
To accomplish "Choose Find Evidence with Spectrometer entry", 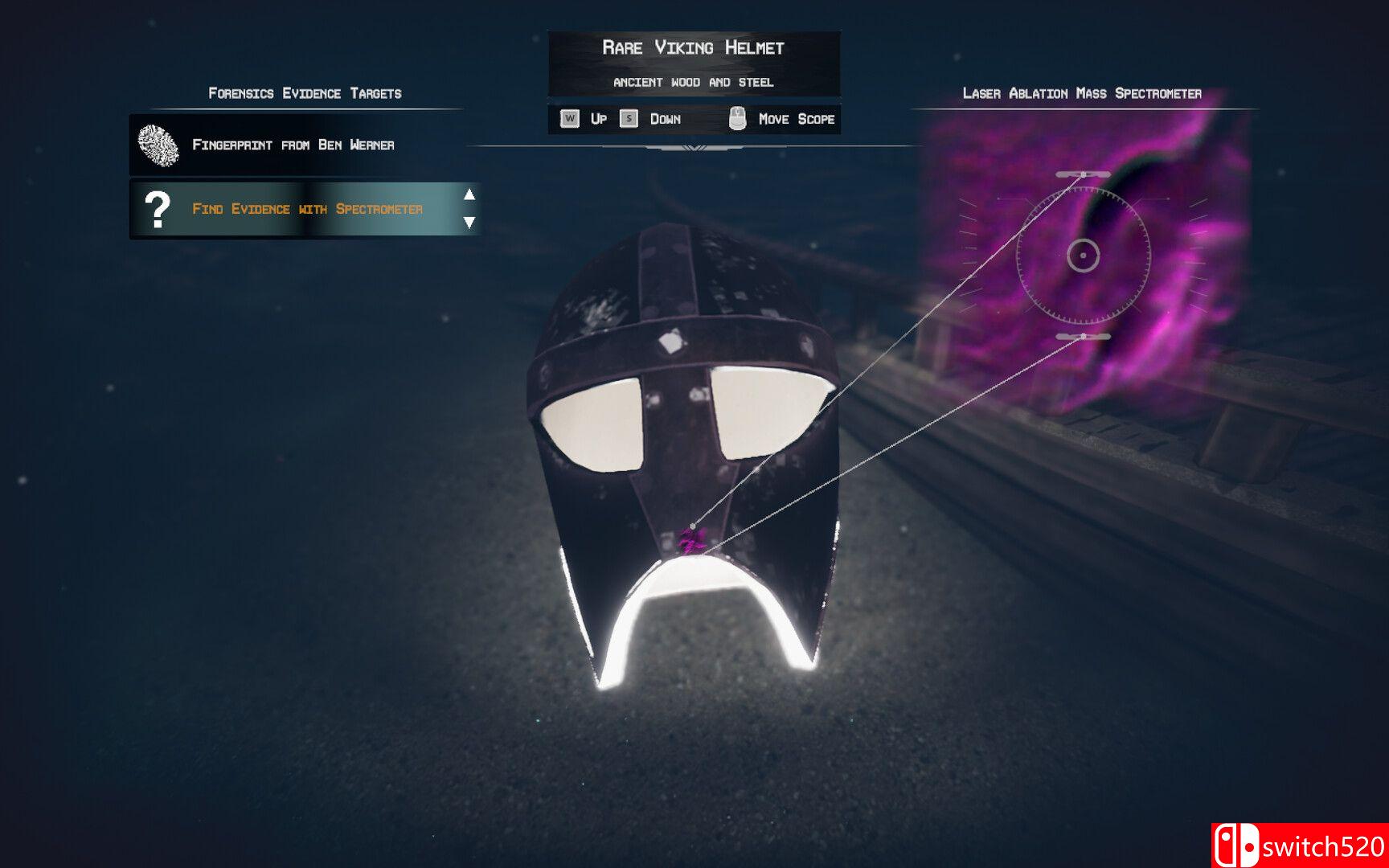I will click(x=306, y=209).
